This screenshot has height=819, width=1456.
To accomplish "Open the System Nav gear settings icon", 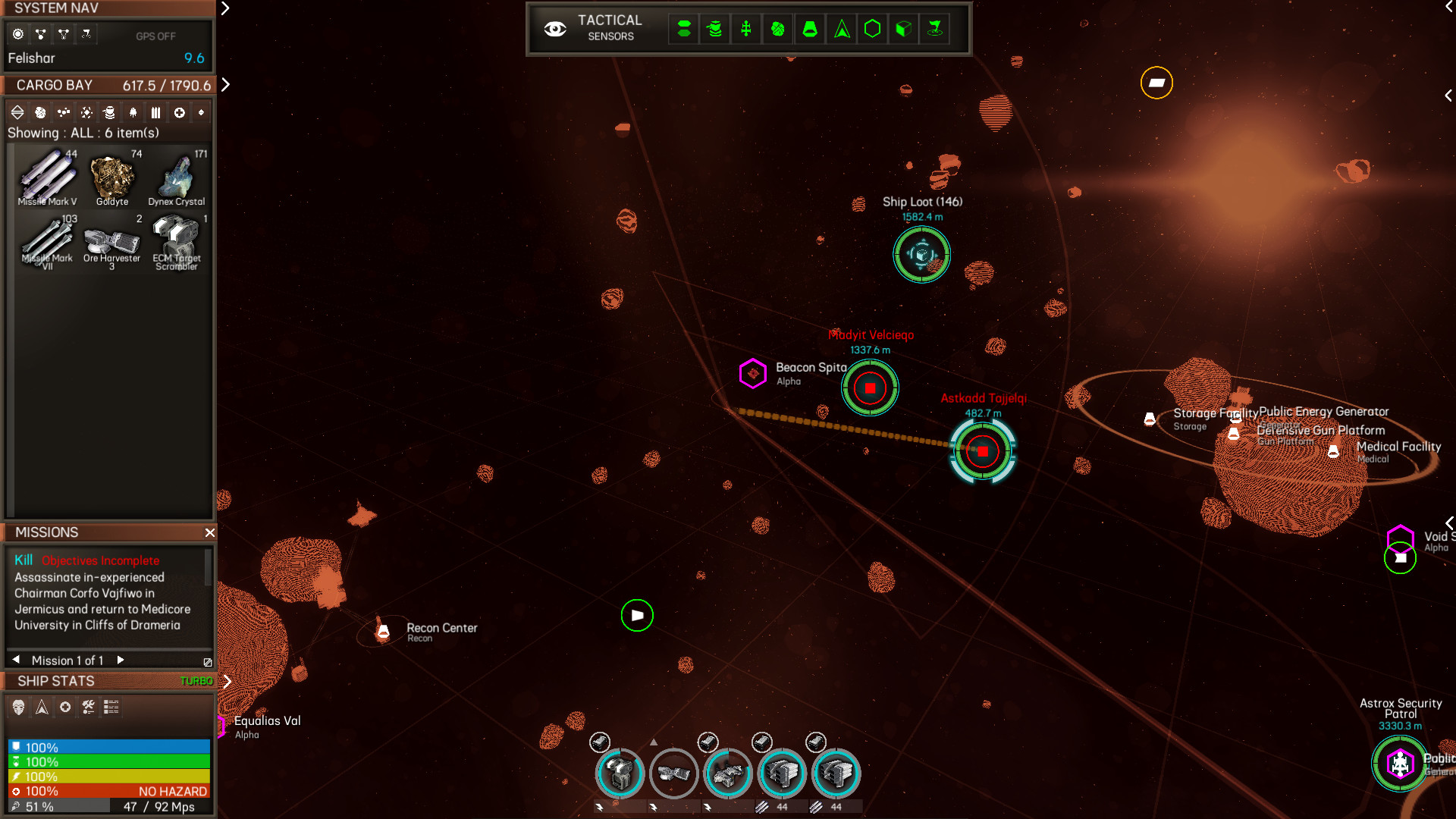I will 17,33.
